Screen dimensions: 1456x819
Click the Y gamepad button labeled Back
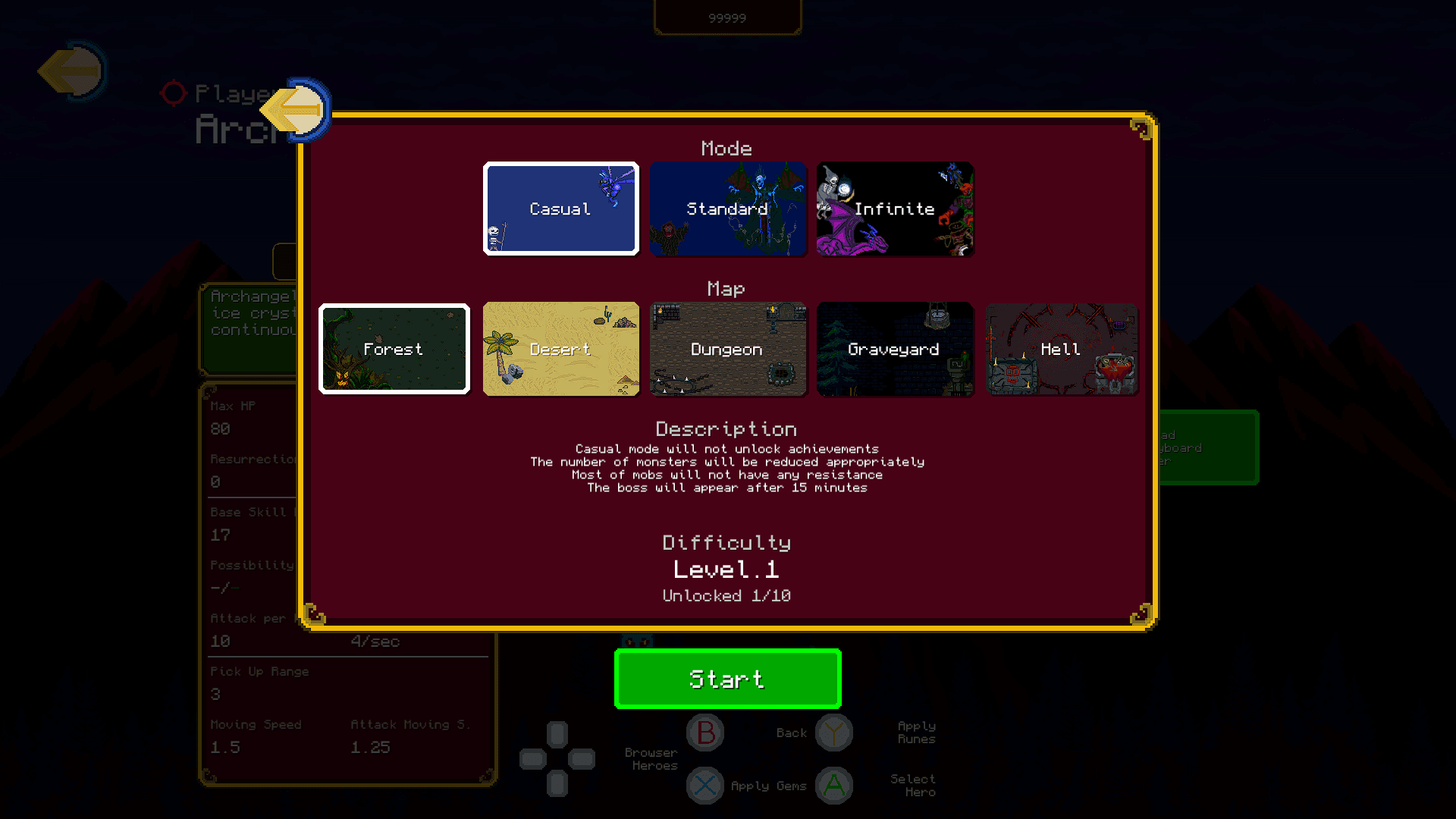pyautogui.click(x=834, y=733)
